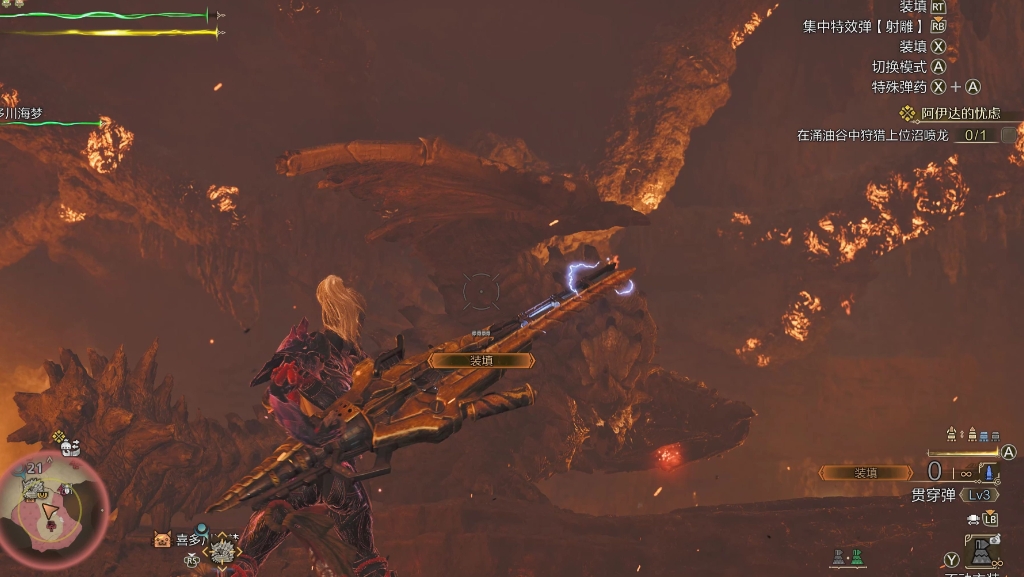The image size is (1024, 577).
Task: Tick the quest objective checkbox
Action: tap(1009, 135)
